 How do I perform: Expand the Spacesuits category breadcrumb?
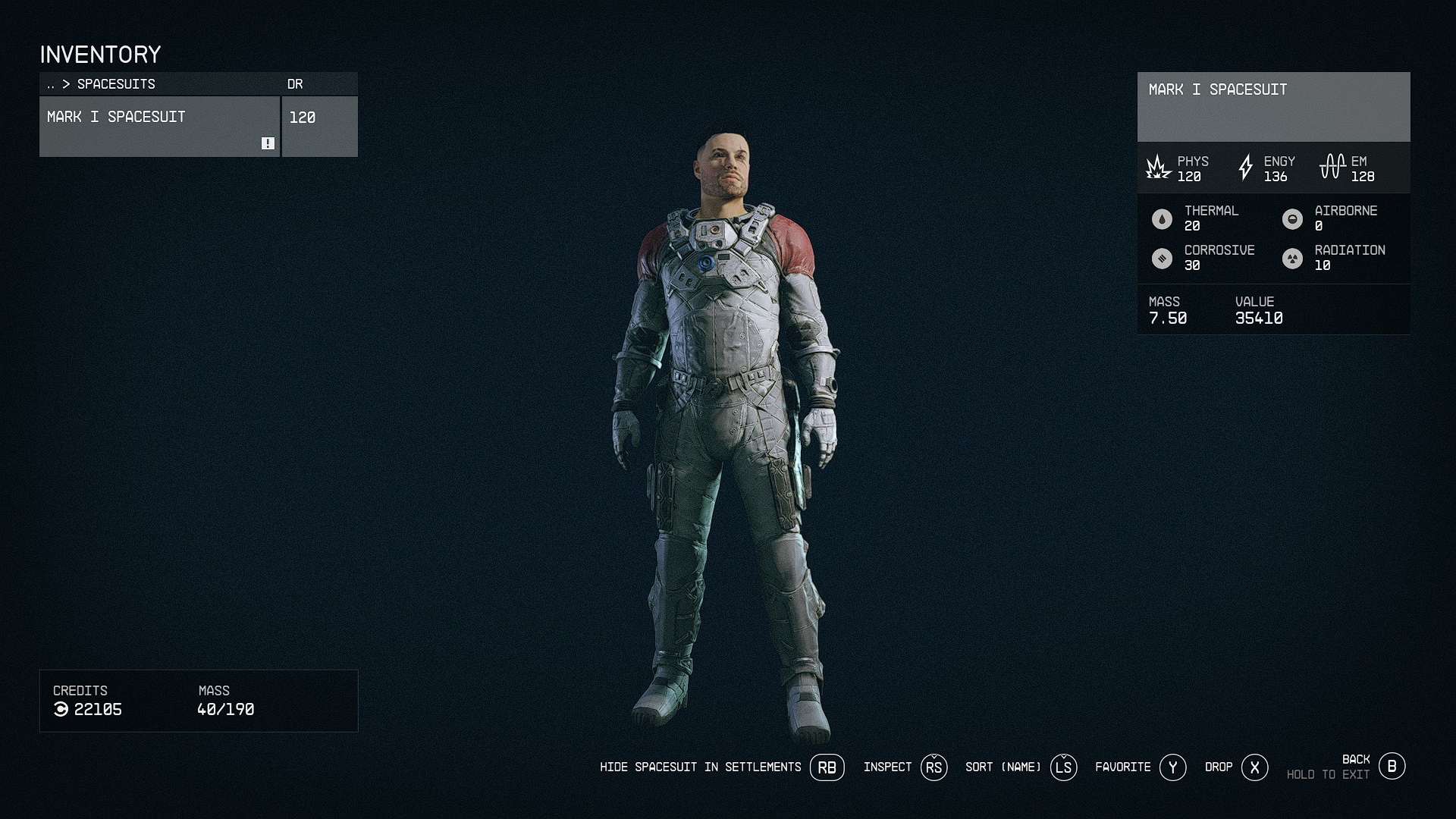tap(112, 84)
